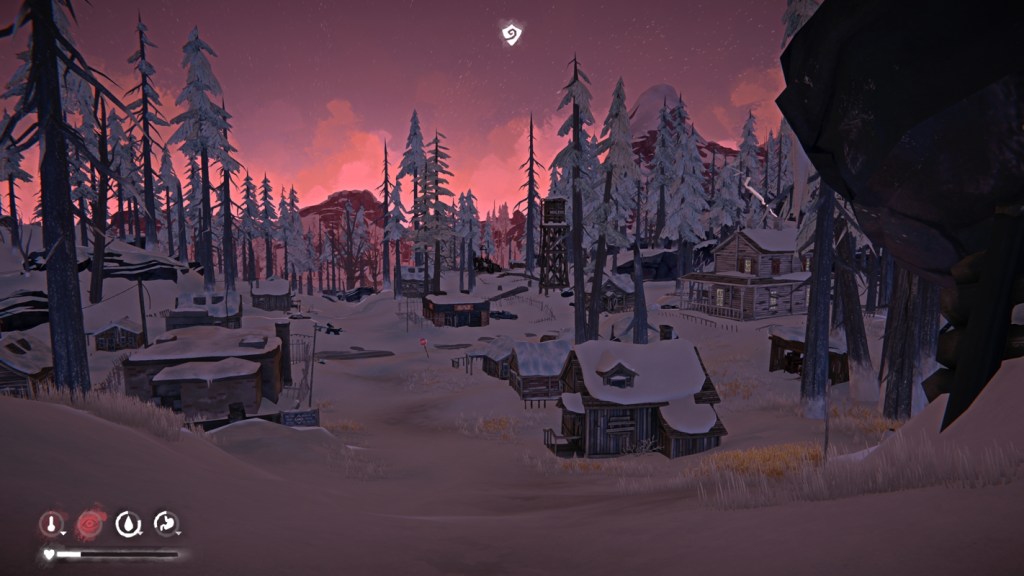Screen dimensions: 1024x576
Task: Select the red eye fatigue icon
Action: [91, 522]
